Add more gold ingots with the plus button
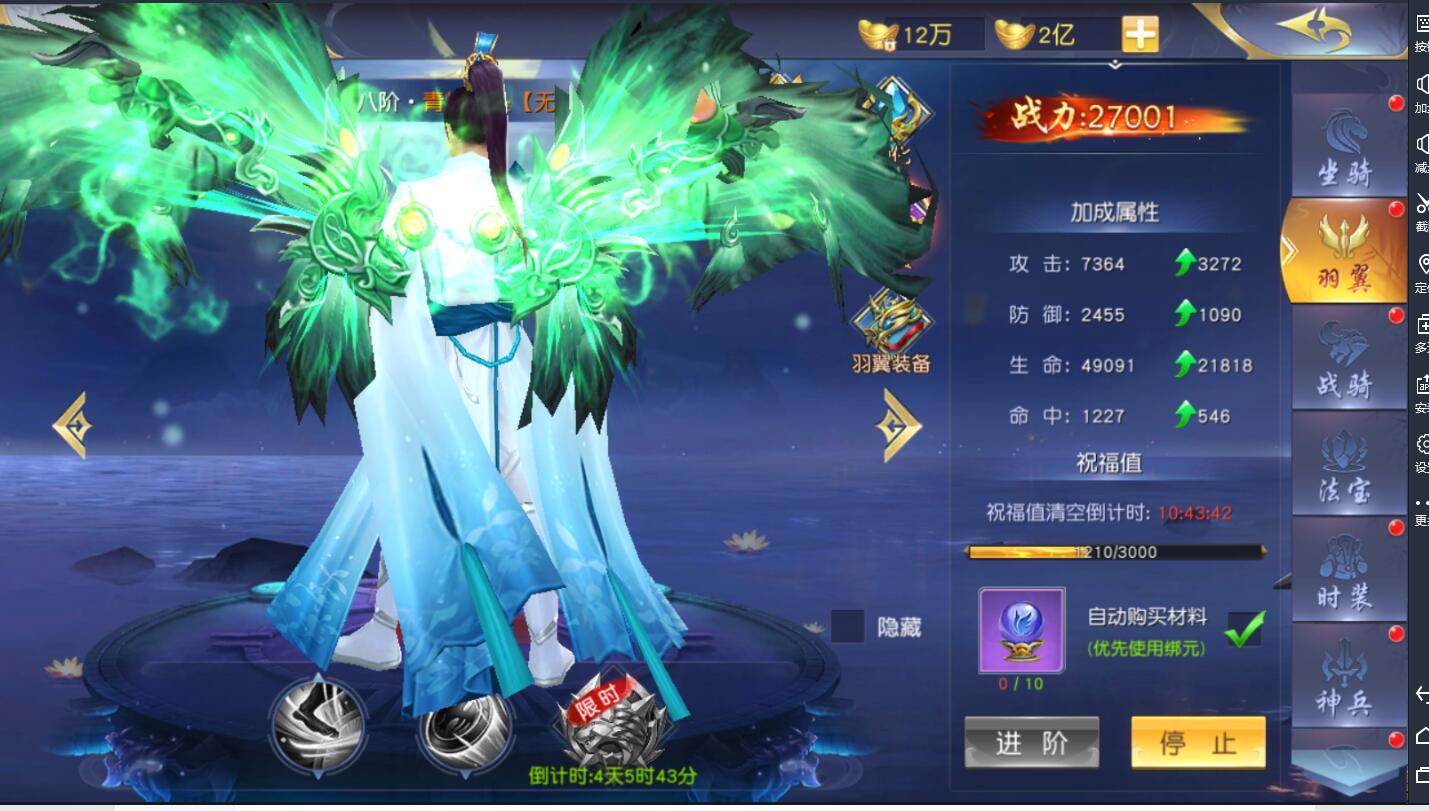Image resolution: width=1429 pixels, height=811 pixels. click(1140, 35)
